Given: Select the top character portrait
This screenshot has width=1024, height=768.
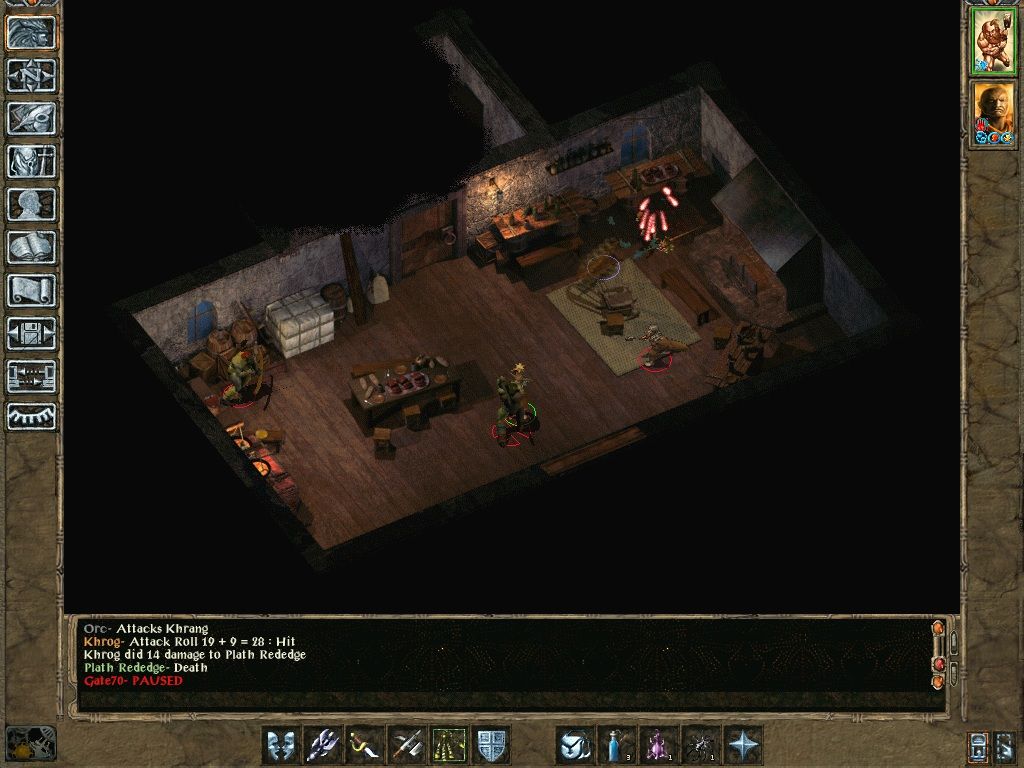Looking at the screenshot, I should pos(993,42).
